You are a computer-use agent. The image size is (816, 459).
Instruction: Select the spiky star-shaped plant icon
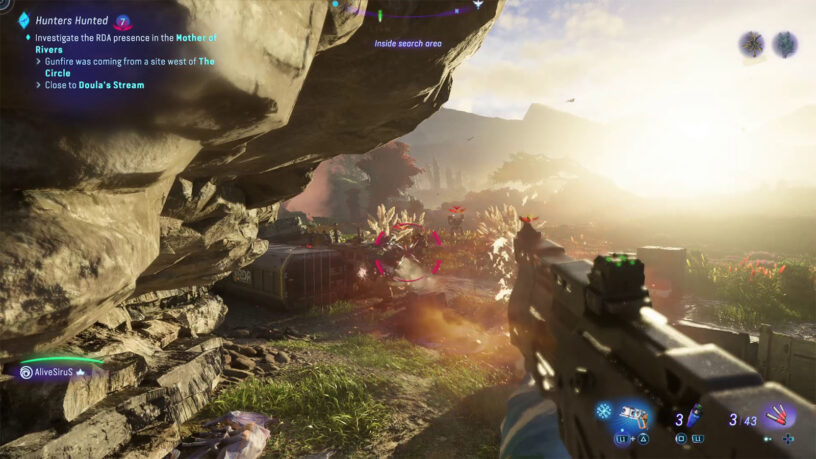tap(751, 43)
